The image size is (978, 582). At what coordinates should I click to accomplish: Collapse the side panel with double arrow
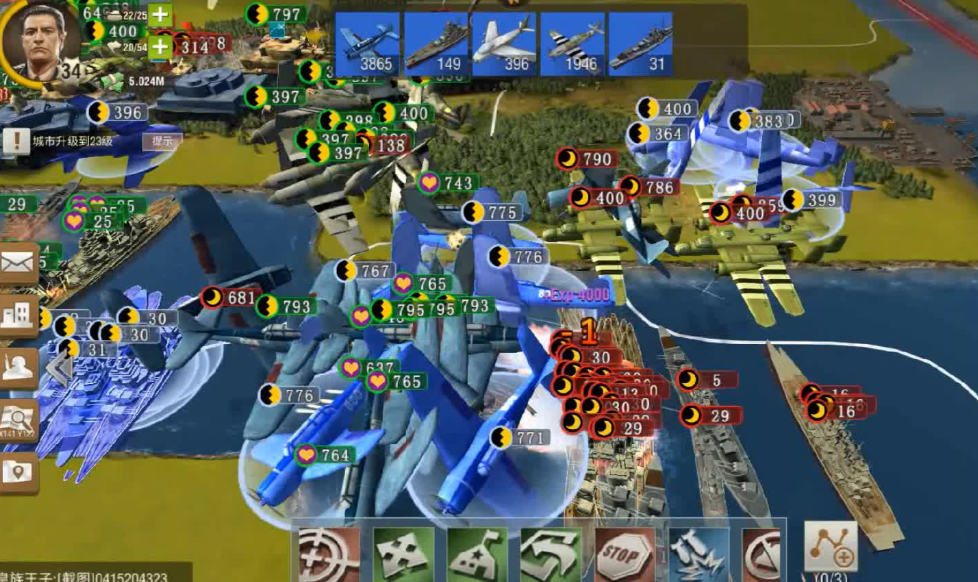pos(58,368)
